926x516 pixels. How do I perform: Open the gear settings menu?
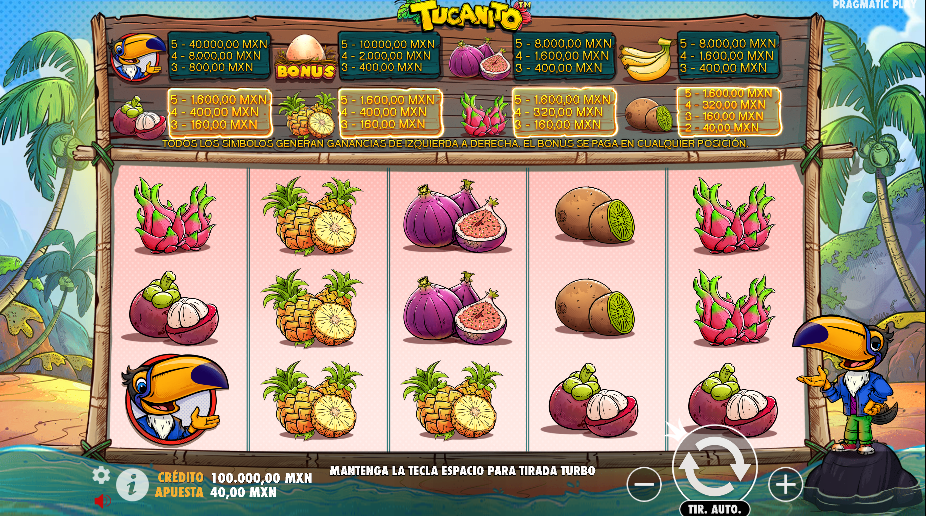101,475
